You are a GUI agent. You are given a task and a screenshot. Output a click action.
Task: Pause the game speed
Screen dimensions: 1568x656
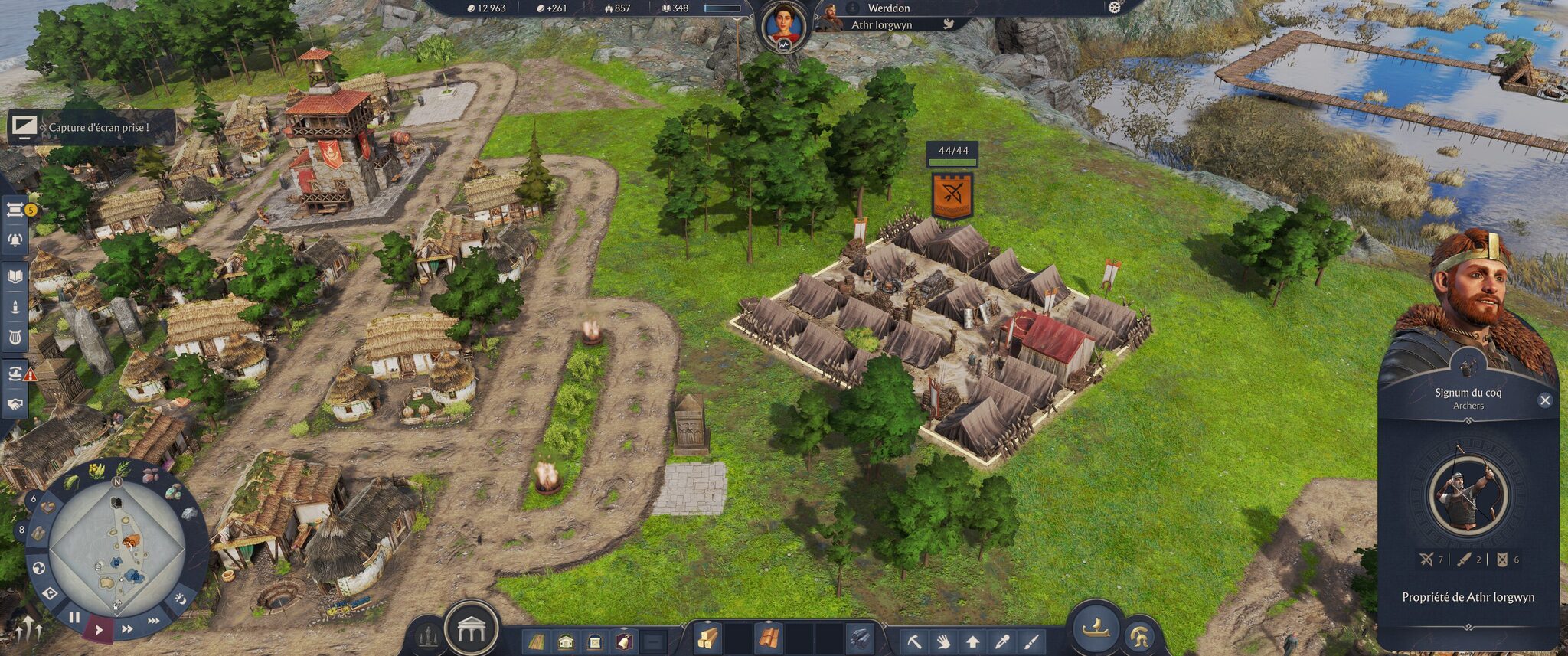(74, 617)
